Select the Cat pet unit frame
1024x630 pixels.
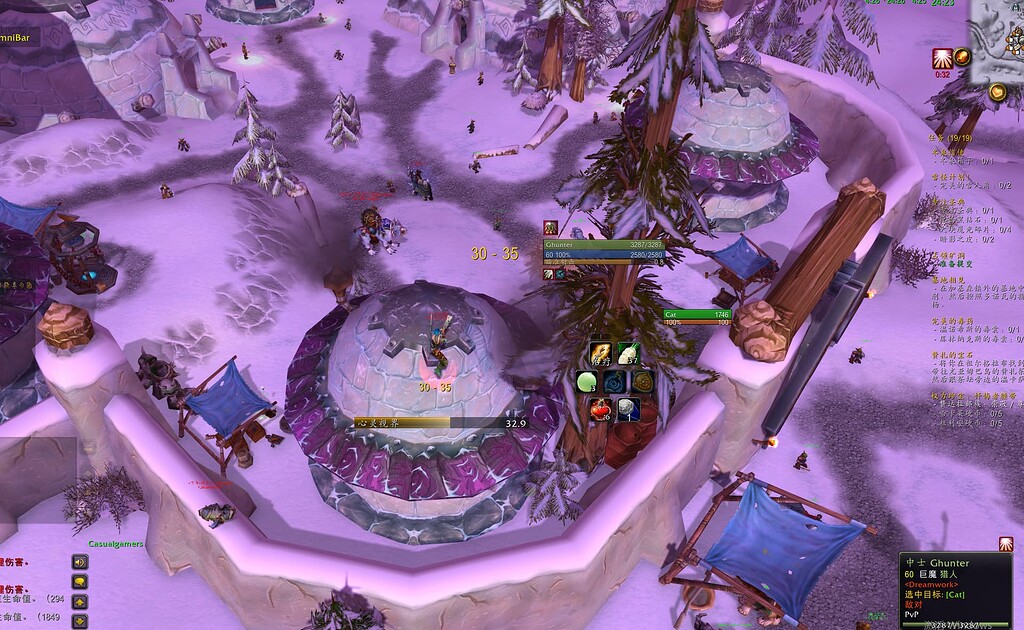click(x=697, y=318)
